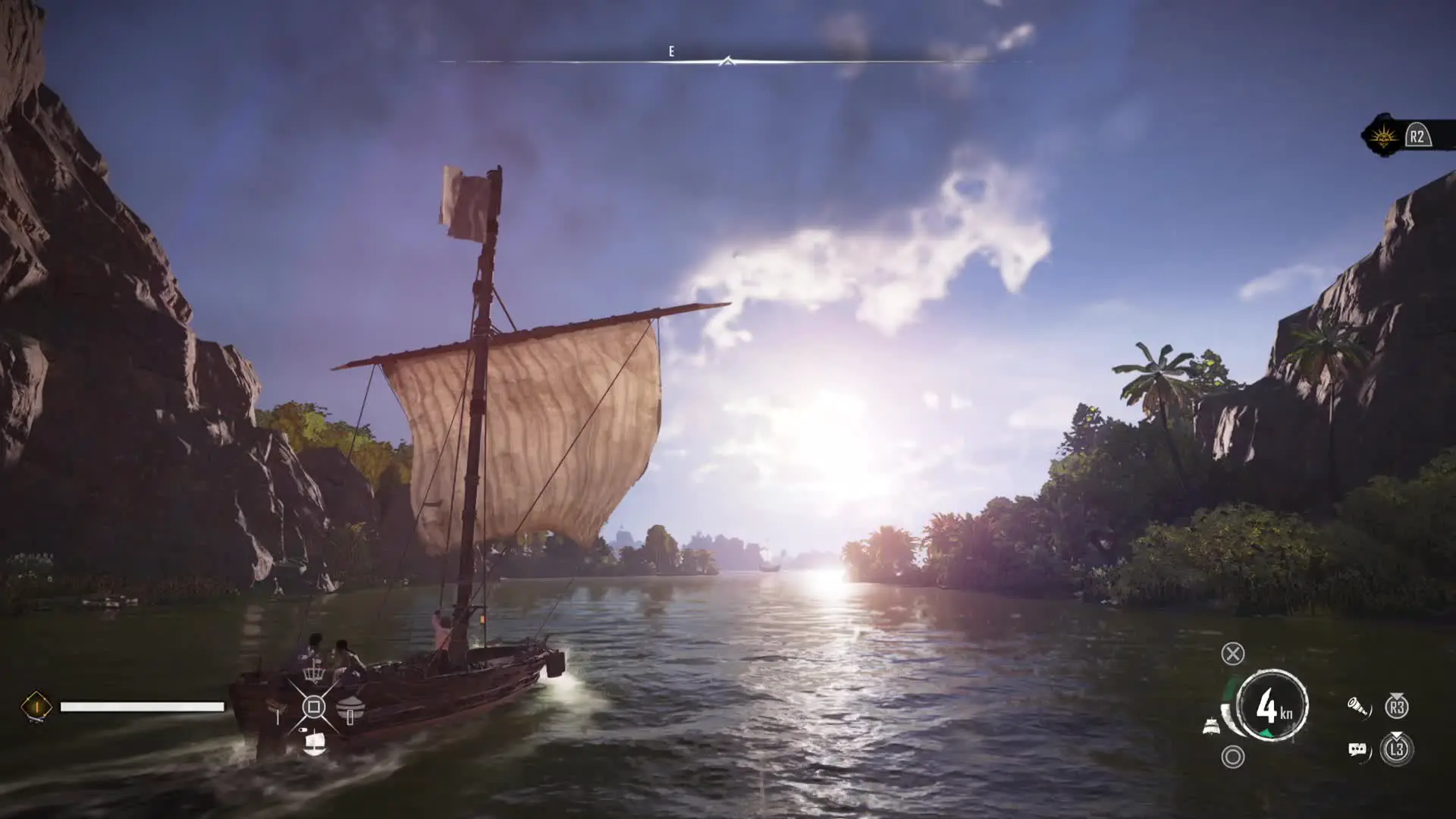
Task: Click the sail icon beside speed gauge
Action: [x=1211, y=726]
